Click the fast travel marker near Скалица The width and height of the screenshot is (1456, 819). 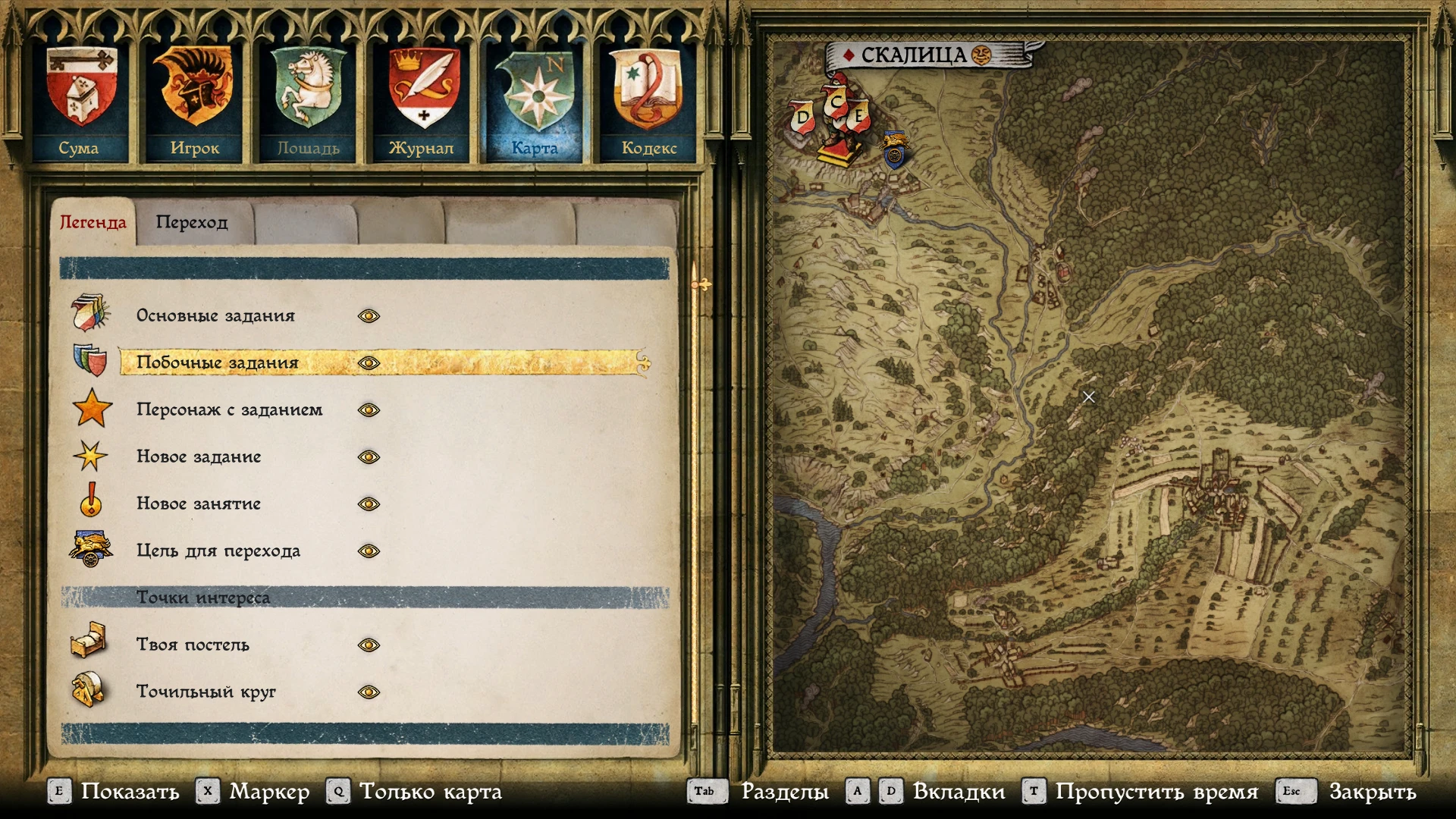895,149
